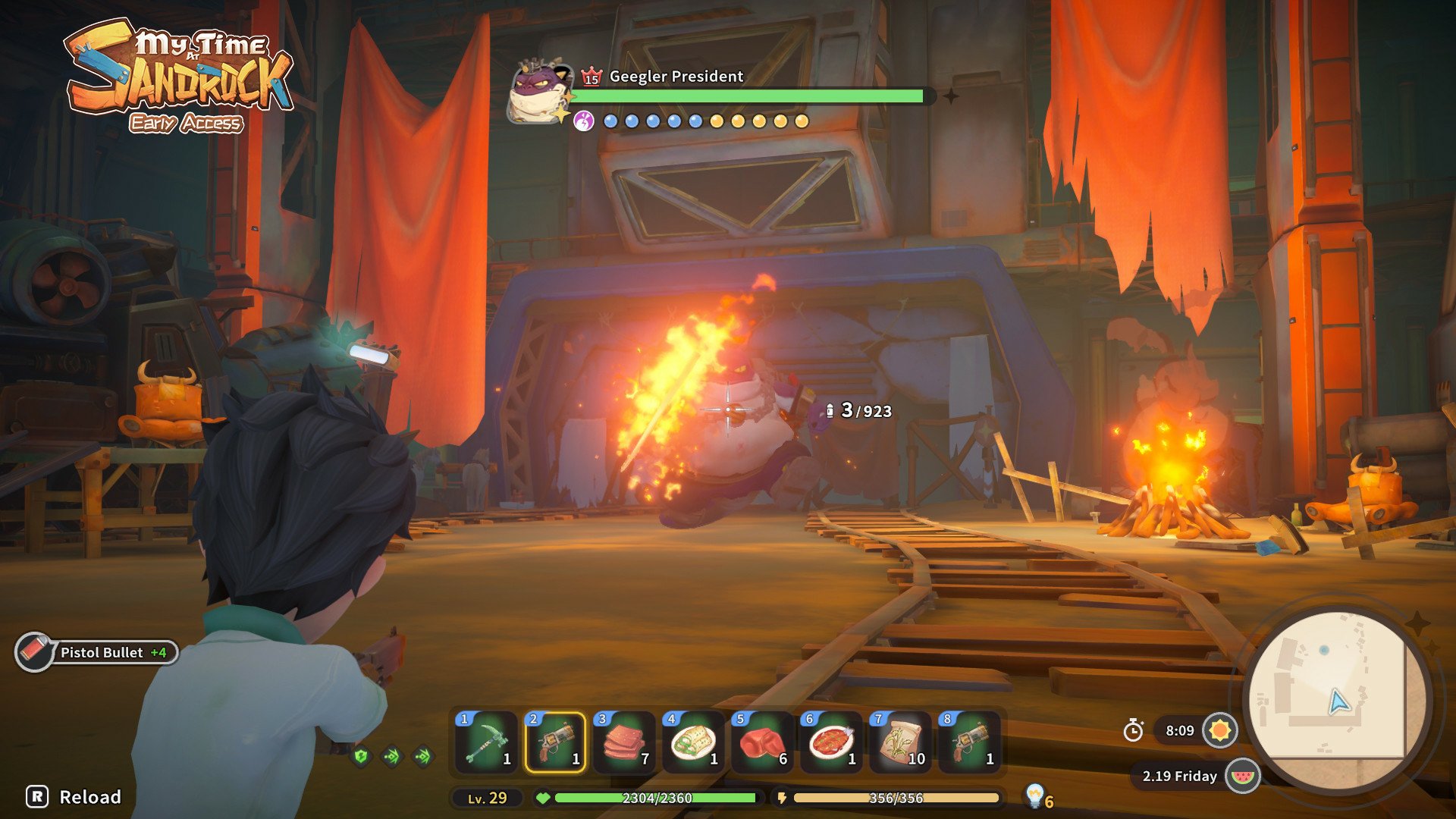
Task: Click the lightbulb knowledge points icon
Action: (1034, 795)
